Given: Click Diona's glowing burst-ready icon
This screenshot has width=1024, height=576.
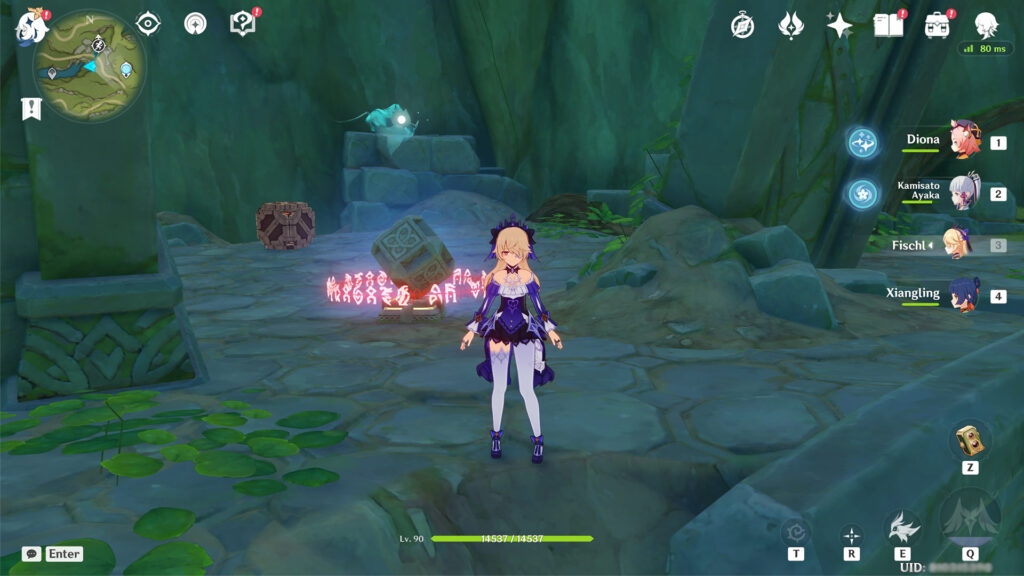Looking at the screenshot, I should [863, 142].
